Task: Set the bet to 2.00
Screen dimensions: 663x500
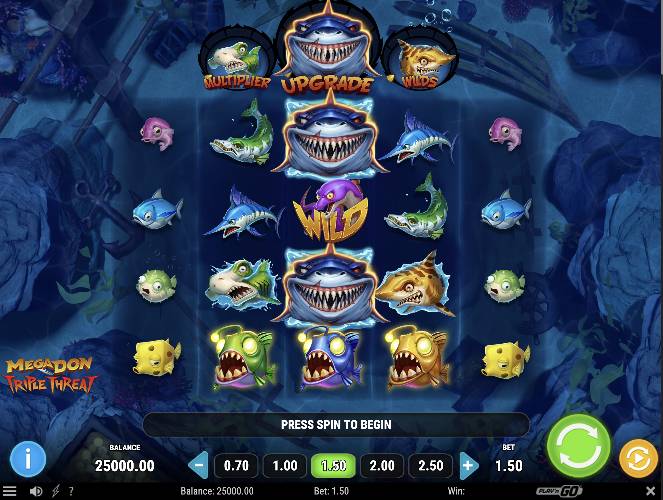Action: tap(382, 465)
